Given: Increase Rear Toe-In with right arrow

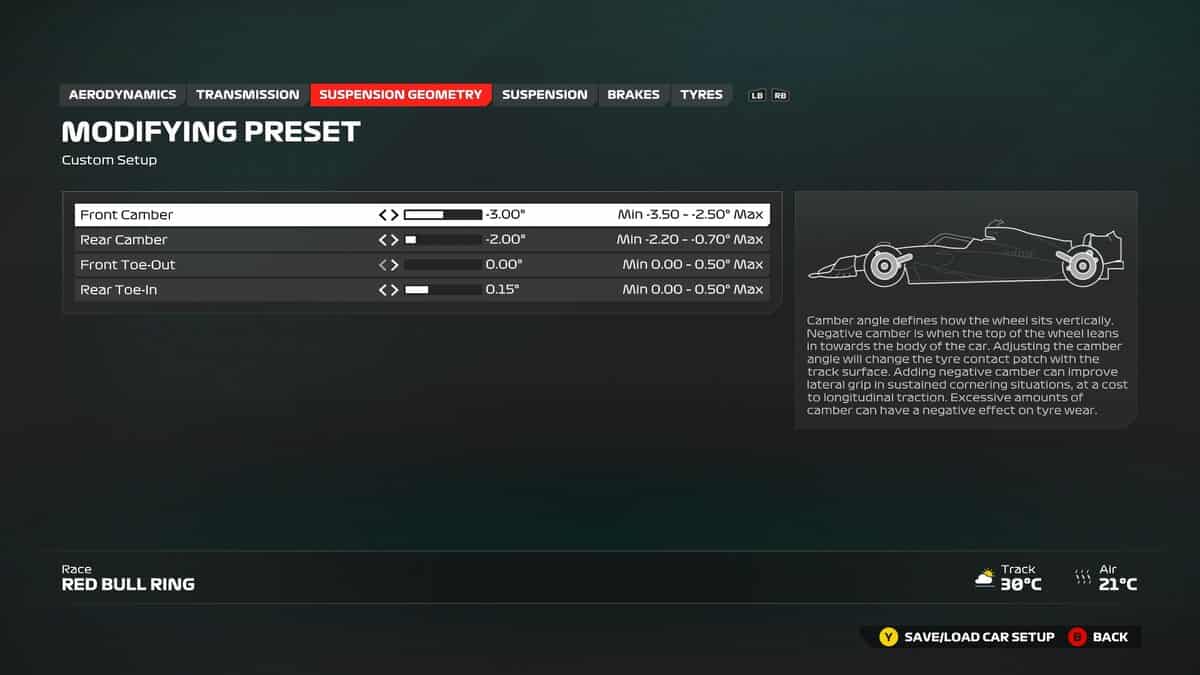Looking at the screenshot, I should pos(395,290).
